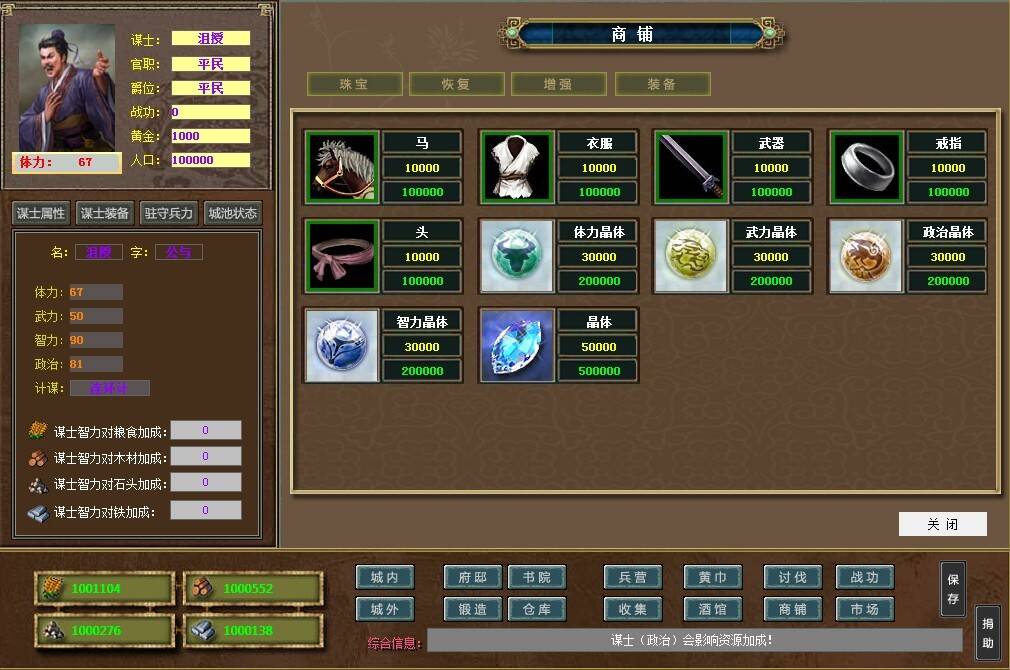Enter the 仓库 warehouse
The width and height of the screenshot is (1010, 670).
(x=537, y=609)
